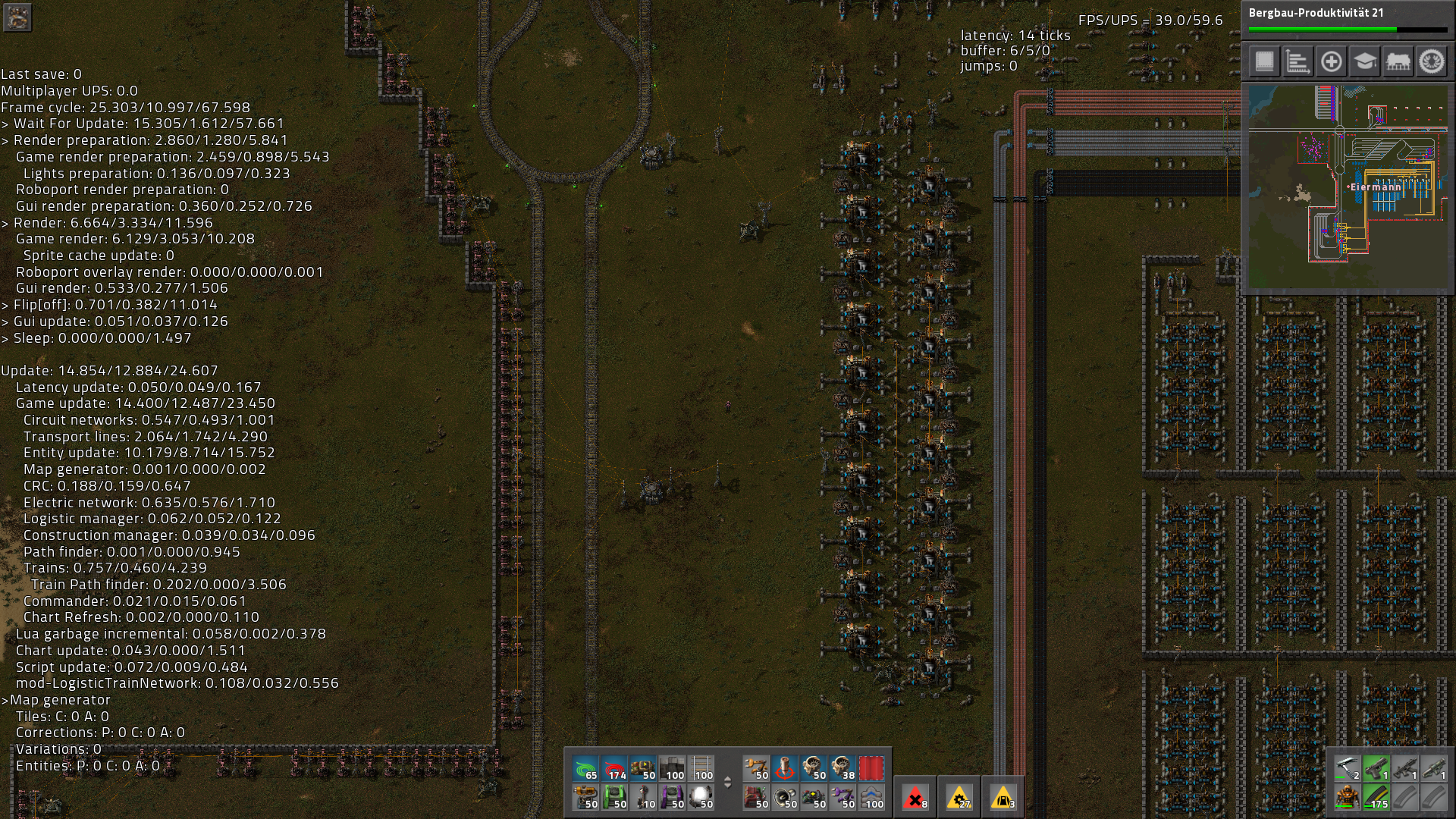The image size is (1456, 819).
Task: Select the pistol weapon slot
Action: (1376, 769)
